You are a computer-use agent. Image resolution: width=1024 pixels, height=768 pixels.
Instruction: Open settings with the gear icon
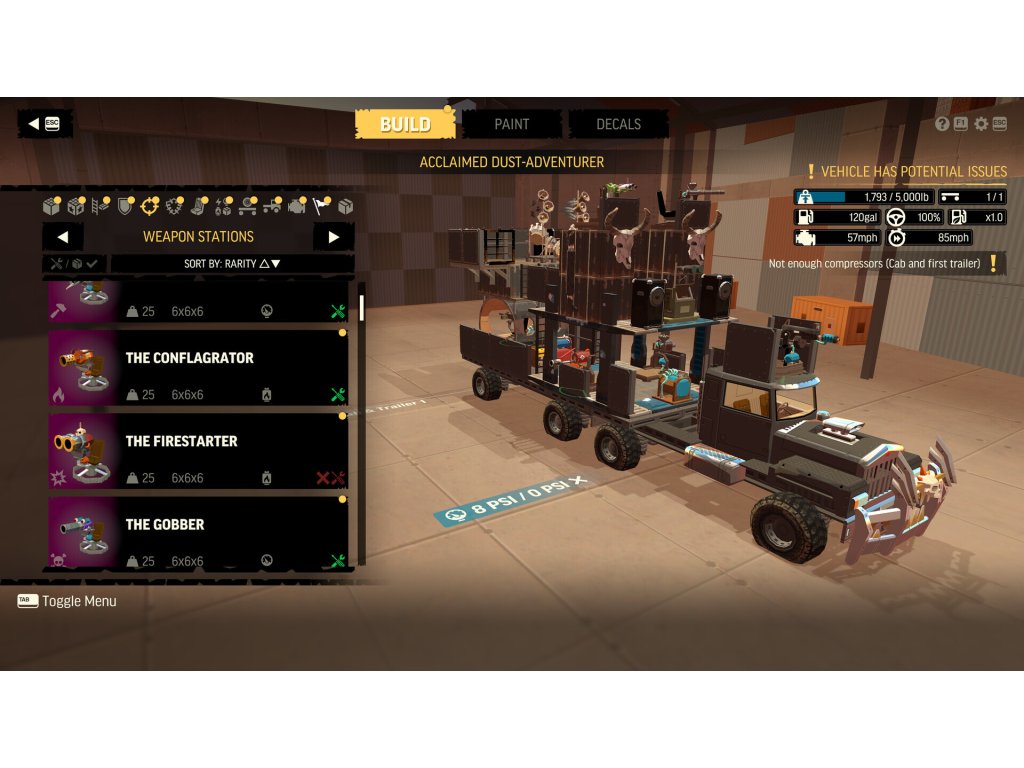[x=981, y=124]
